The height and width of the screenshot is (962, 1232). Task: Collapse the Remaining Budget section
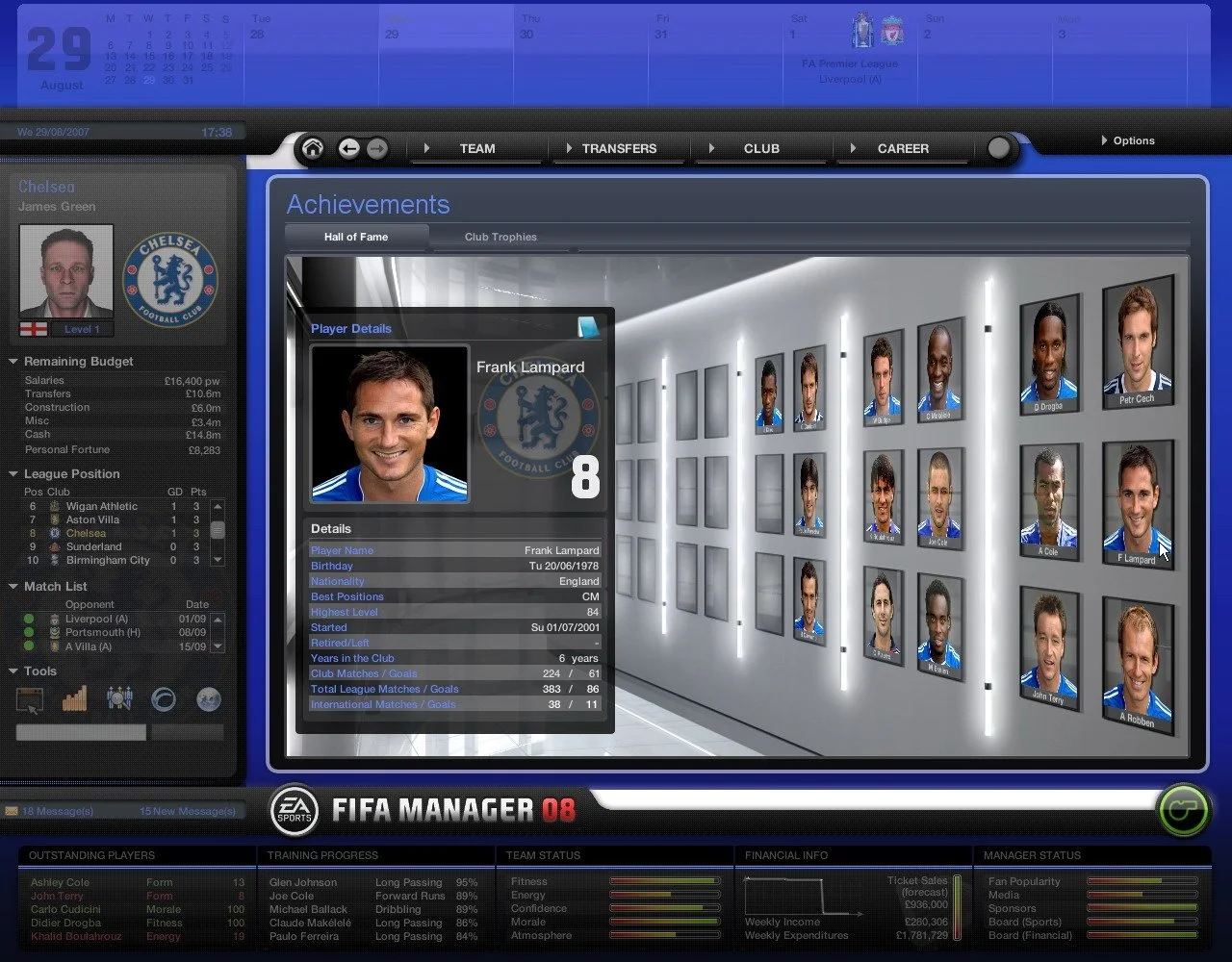pos(12,362)
